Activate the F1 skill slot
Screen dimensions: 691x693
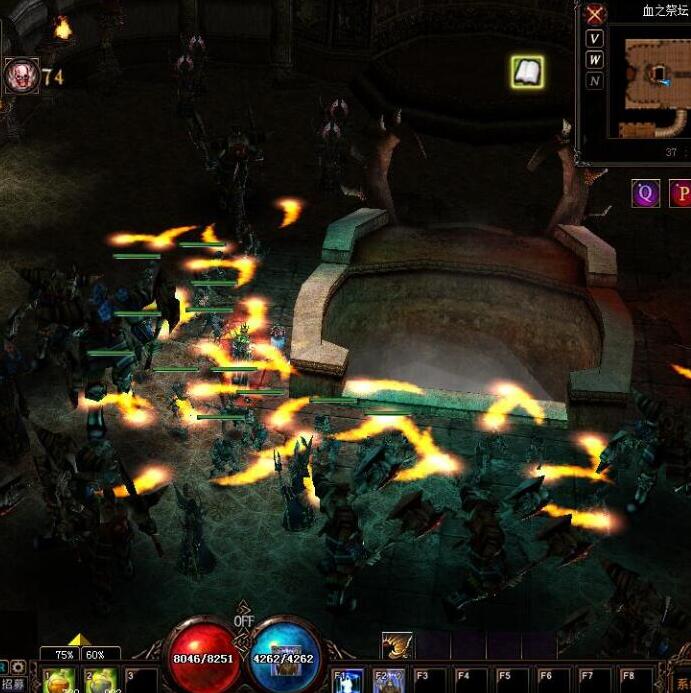[x=347, y=681]
